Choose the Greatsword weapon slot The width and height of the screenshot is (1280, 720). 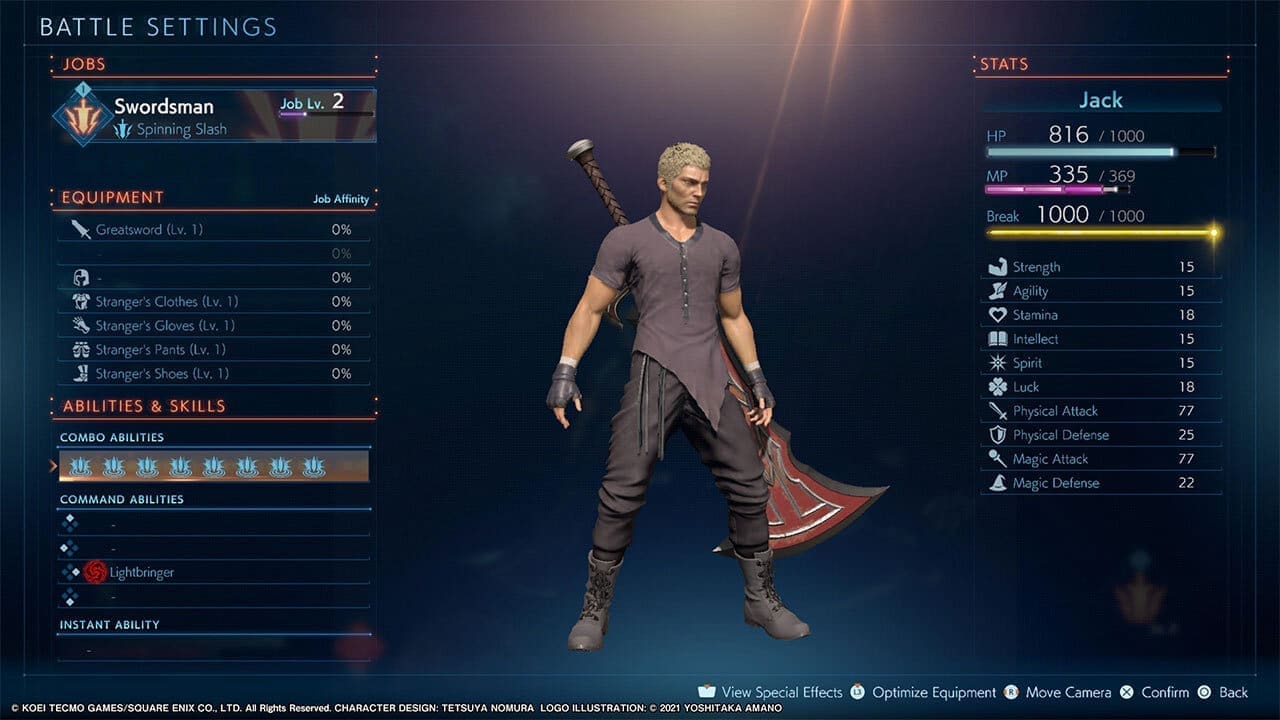[x=213, y=230]
